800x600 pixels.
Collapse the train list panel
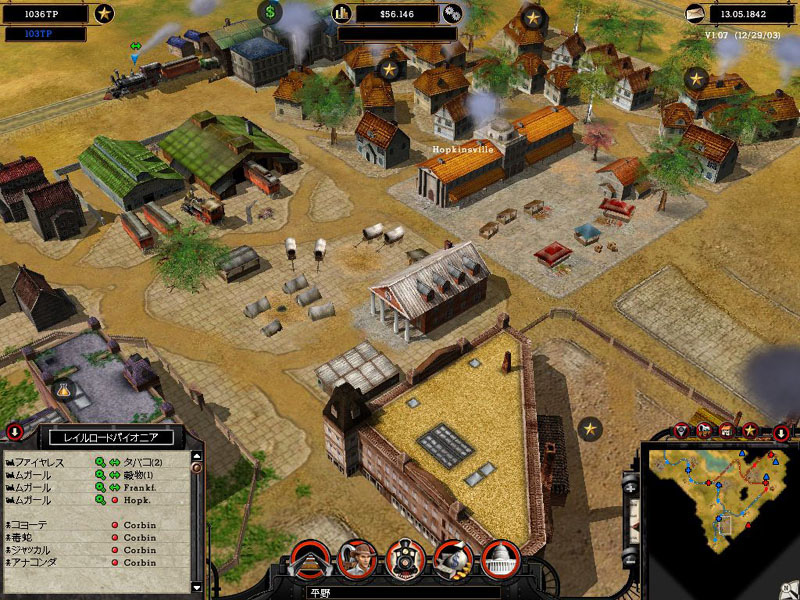(15, 433)
